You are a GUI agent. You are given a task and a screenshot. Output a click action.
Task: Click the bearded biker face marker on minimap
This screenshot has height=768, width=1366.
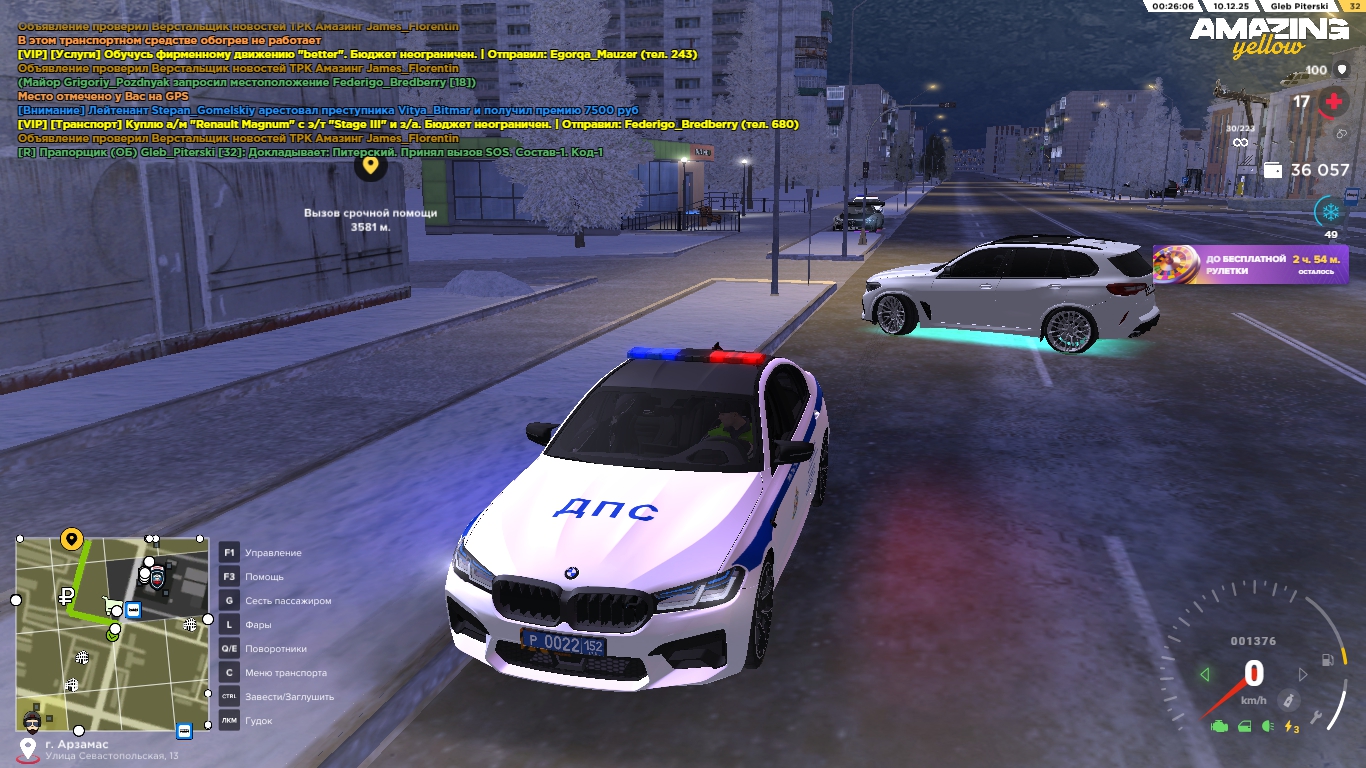33,721
